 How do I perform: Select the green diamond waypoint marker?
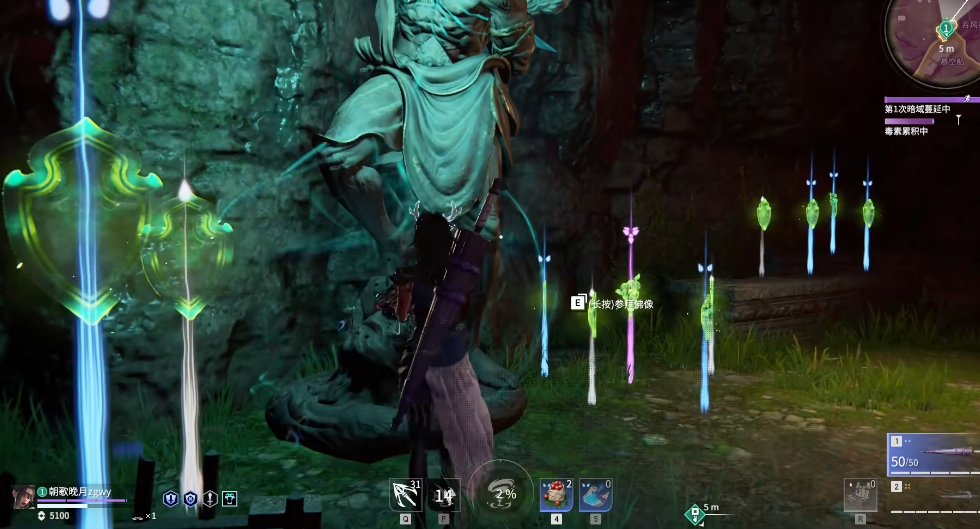(693, 515)
